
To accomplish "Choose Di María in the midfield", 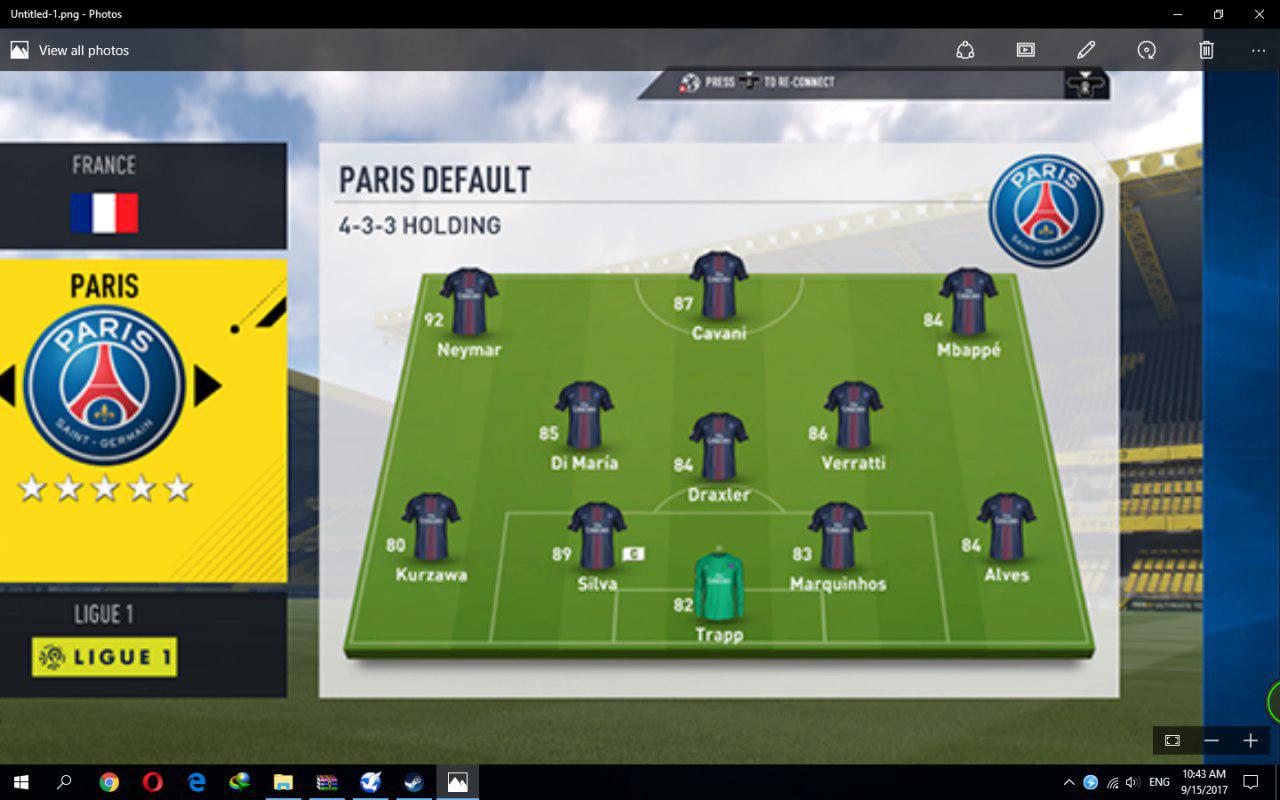I will click(x=584, y=415).
